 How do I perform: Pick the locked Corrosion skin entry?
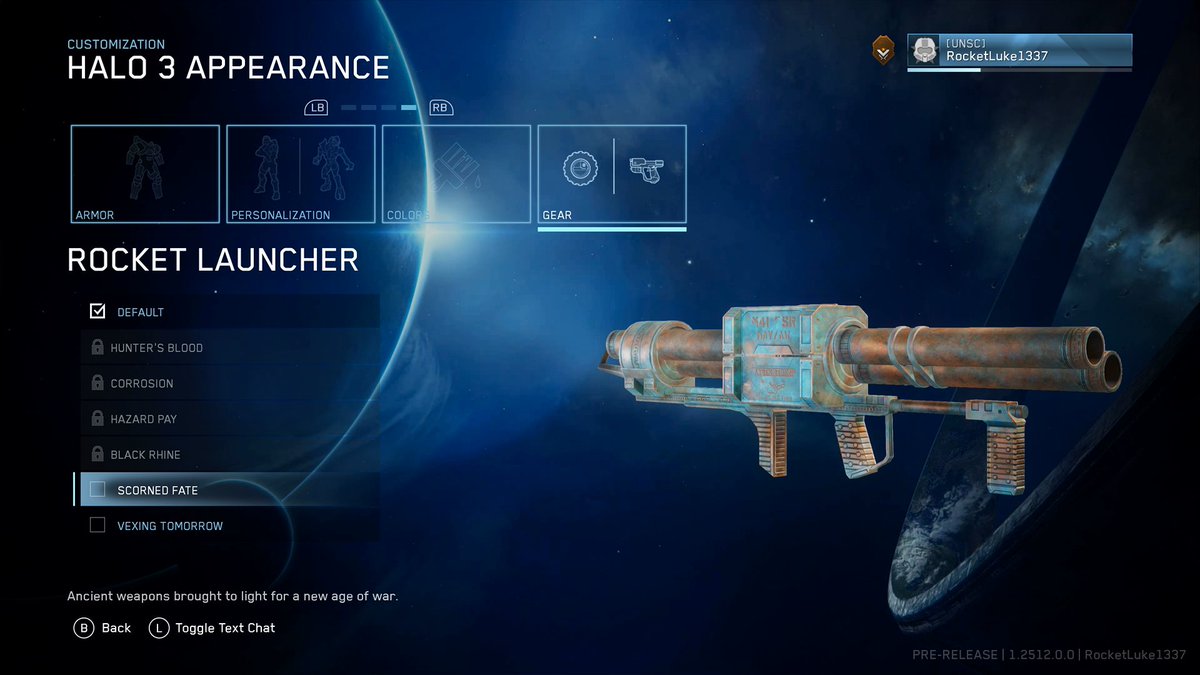(x=229, y=383)
